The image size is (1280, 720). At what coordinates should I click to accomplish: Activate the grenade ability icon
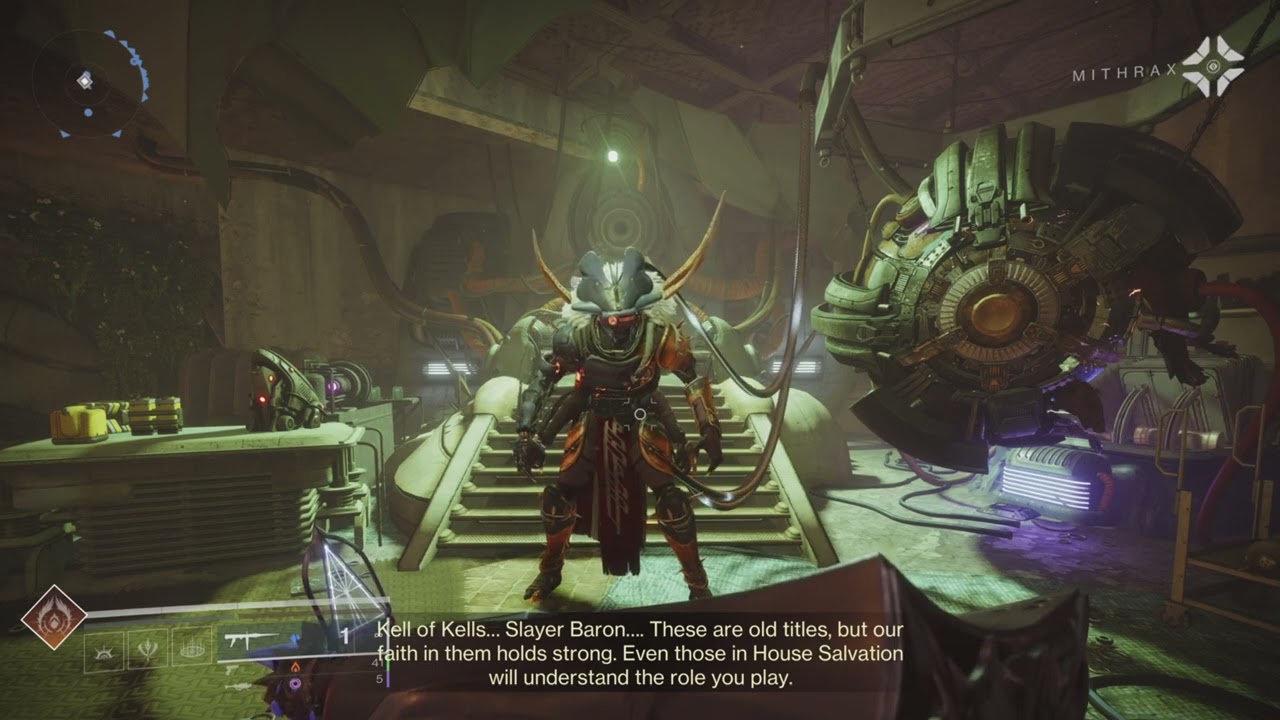coord(104,650)
